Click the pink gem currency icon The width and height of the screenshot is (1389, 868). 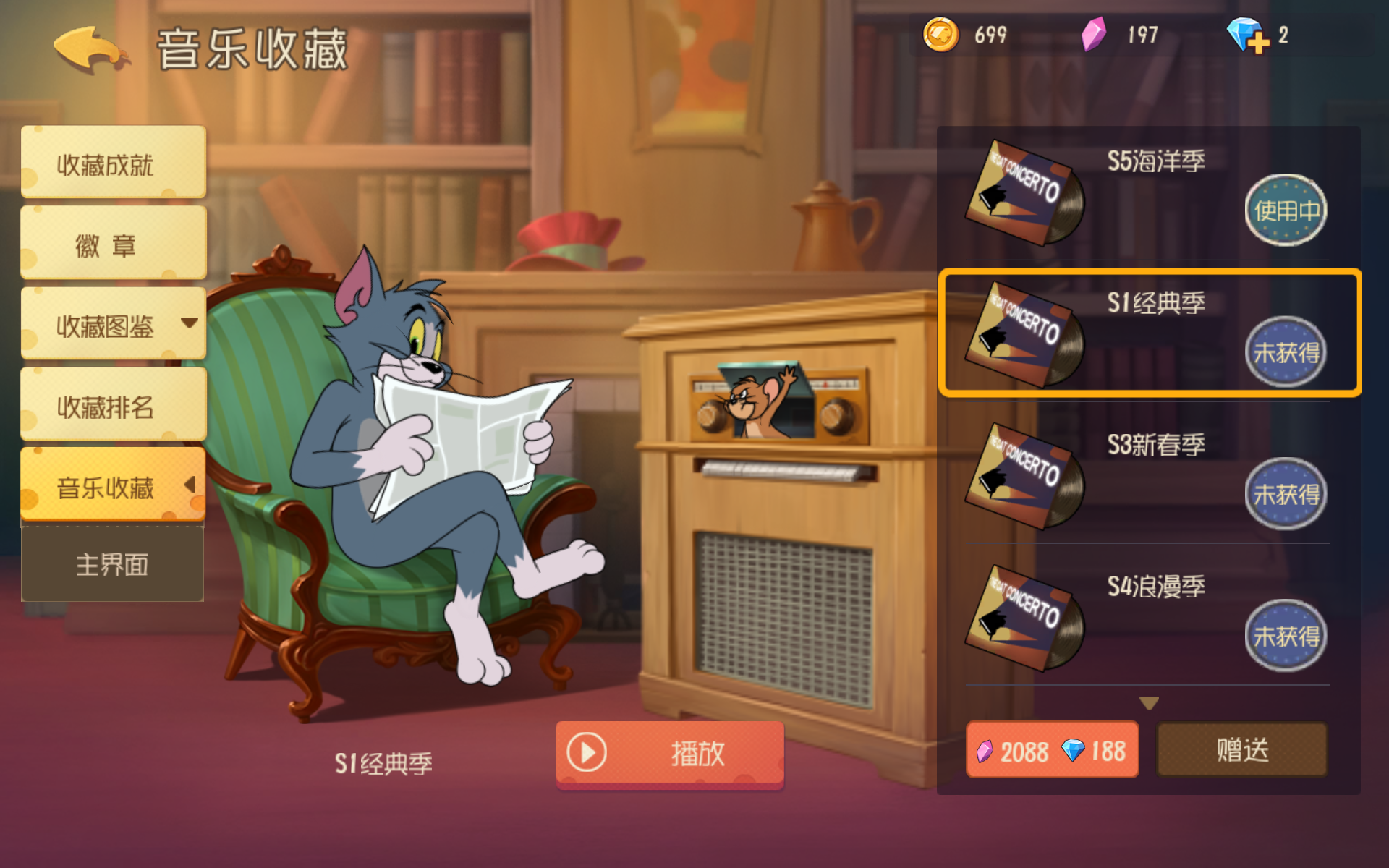click(x=1095, y=33)
